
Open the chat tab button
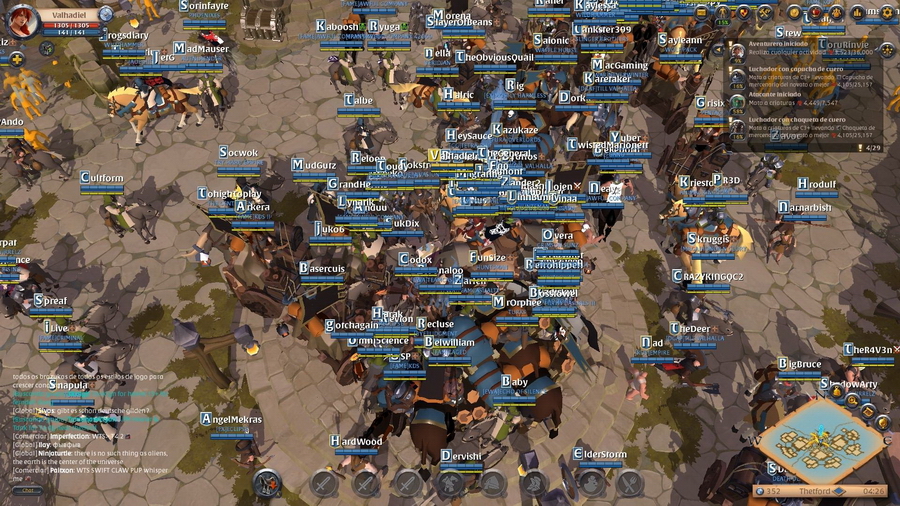[27, 490]
